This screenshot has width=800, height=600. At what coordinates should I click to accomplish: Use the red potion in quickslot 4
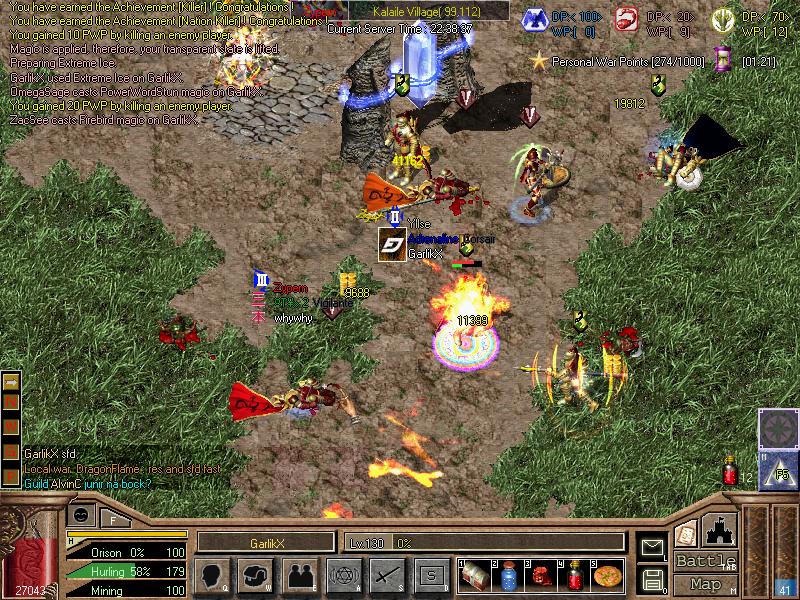pos(574,576)
